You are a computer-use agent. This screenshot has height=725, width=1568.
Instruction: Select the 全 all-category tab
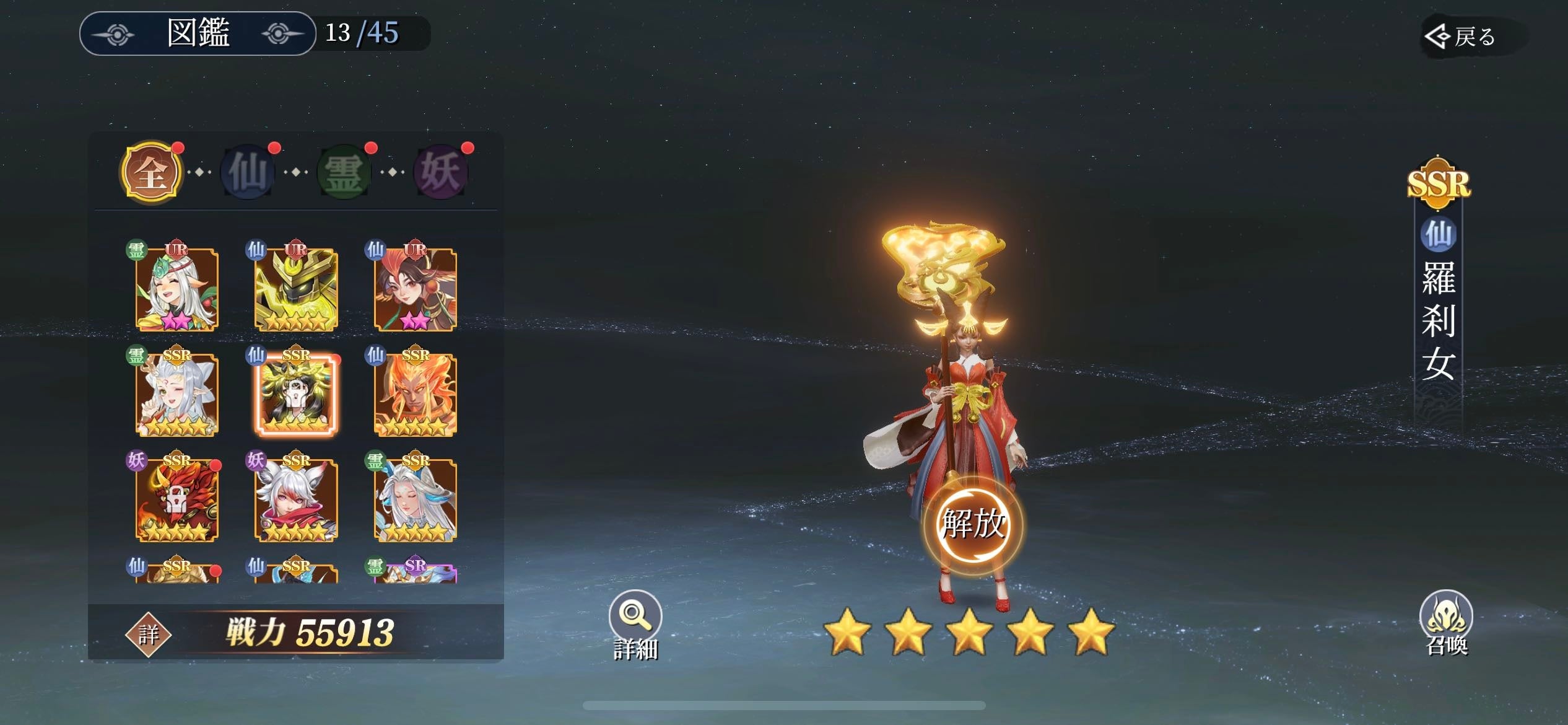point(151,172)
